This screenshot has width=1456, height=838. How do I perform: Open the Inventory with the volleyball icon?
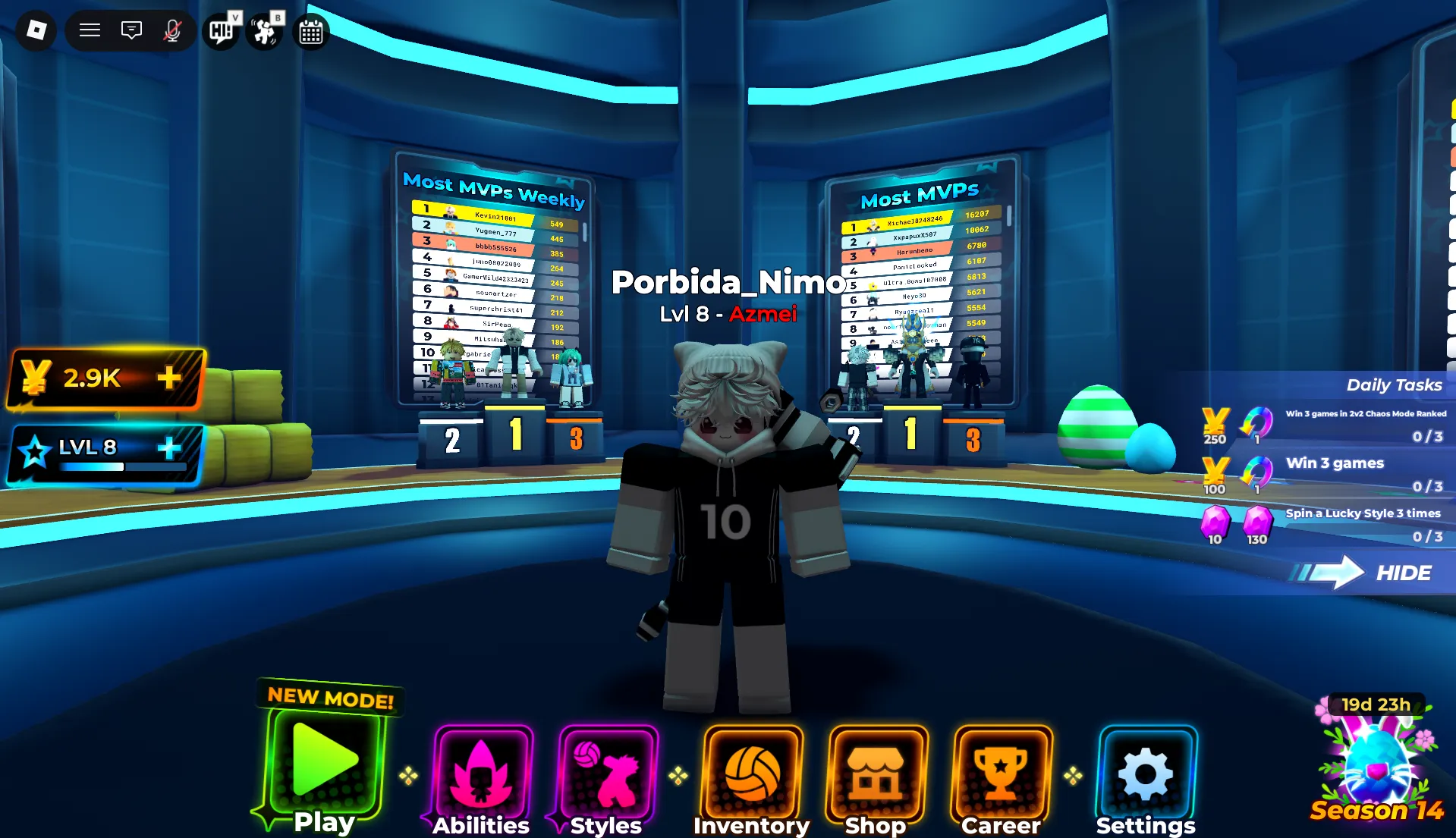tap(752, 771)
